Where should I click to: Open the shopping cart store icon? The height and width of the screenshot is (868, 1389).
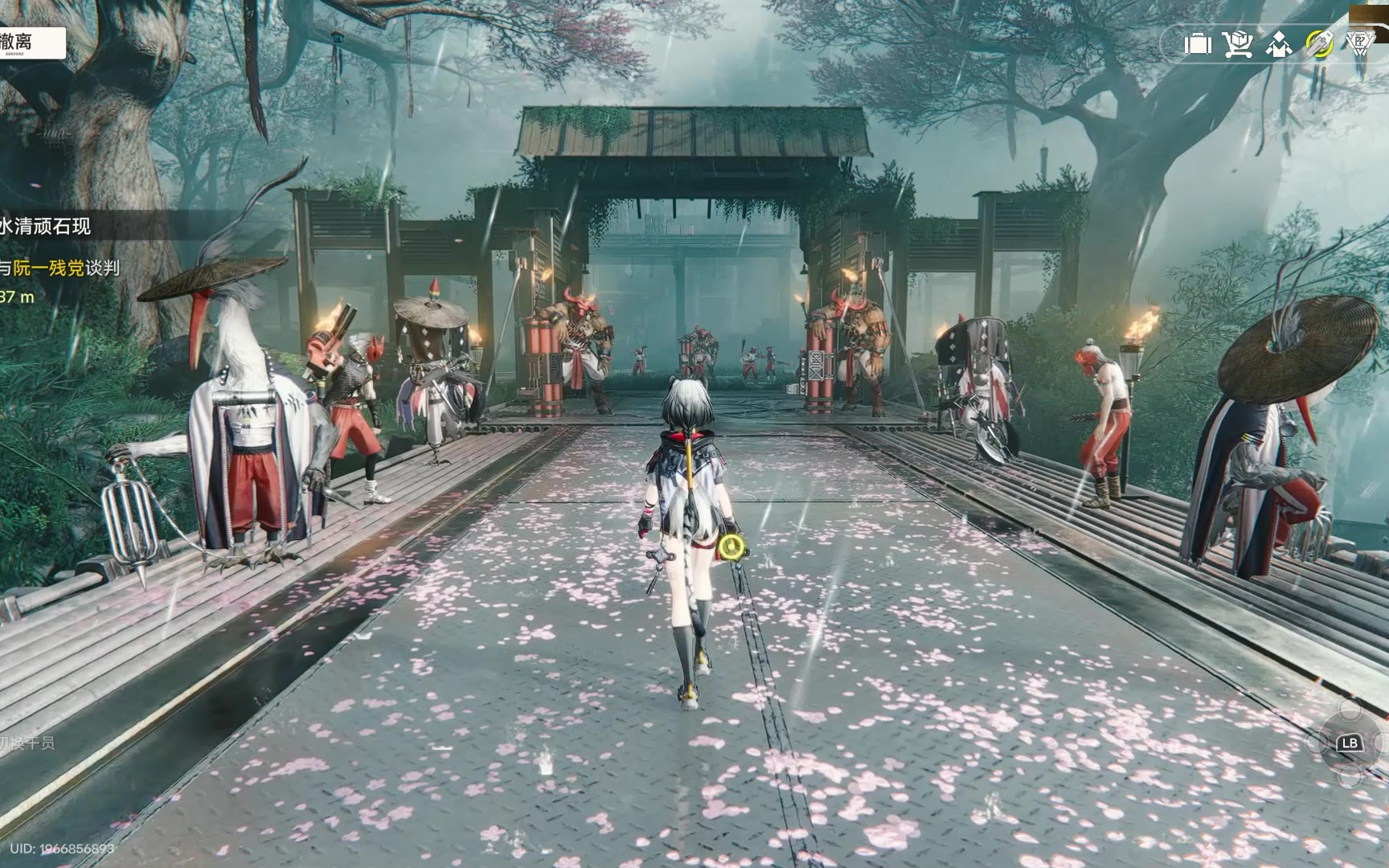pos(1238,43)
